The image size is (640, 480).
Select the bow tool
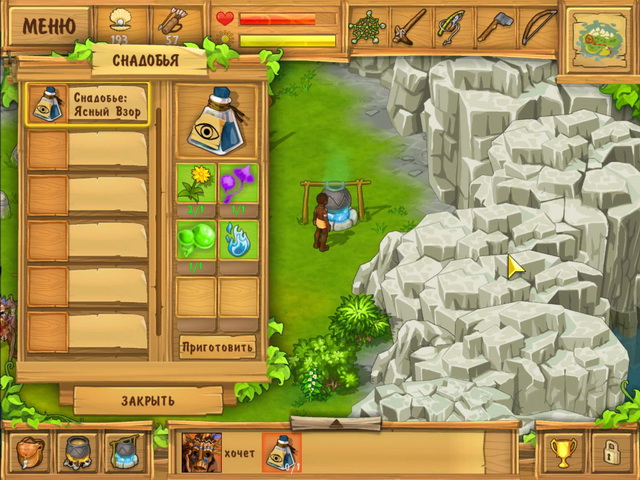click(x=537, y=27)
